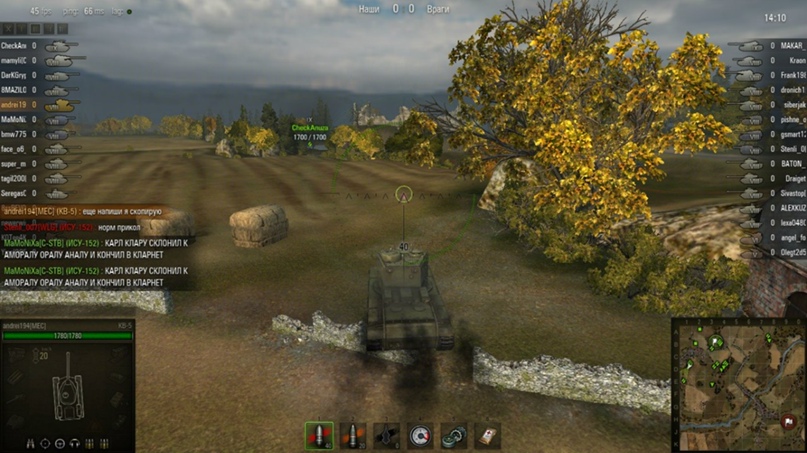Activate the pressure gauge consumable
This screenshot has height=453, width=807.
(420, 436)
